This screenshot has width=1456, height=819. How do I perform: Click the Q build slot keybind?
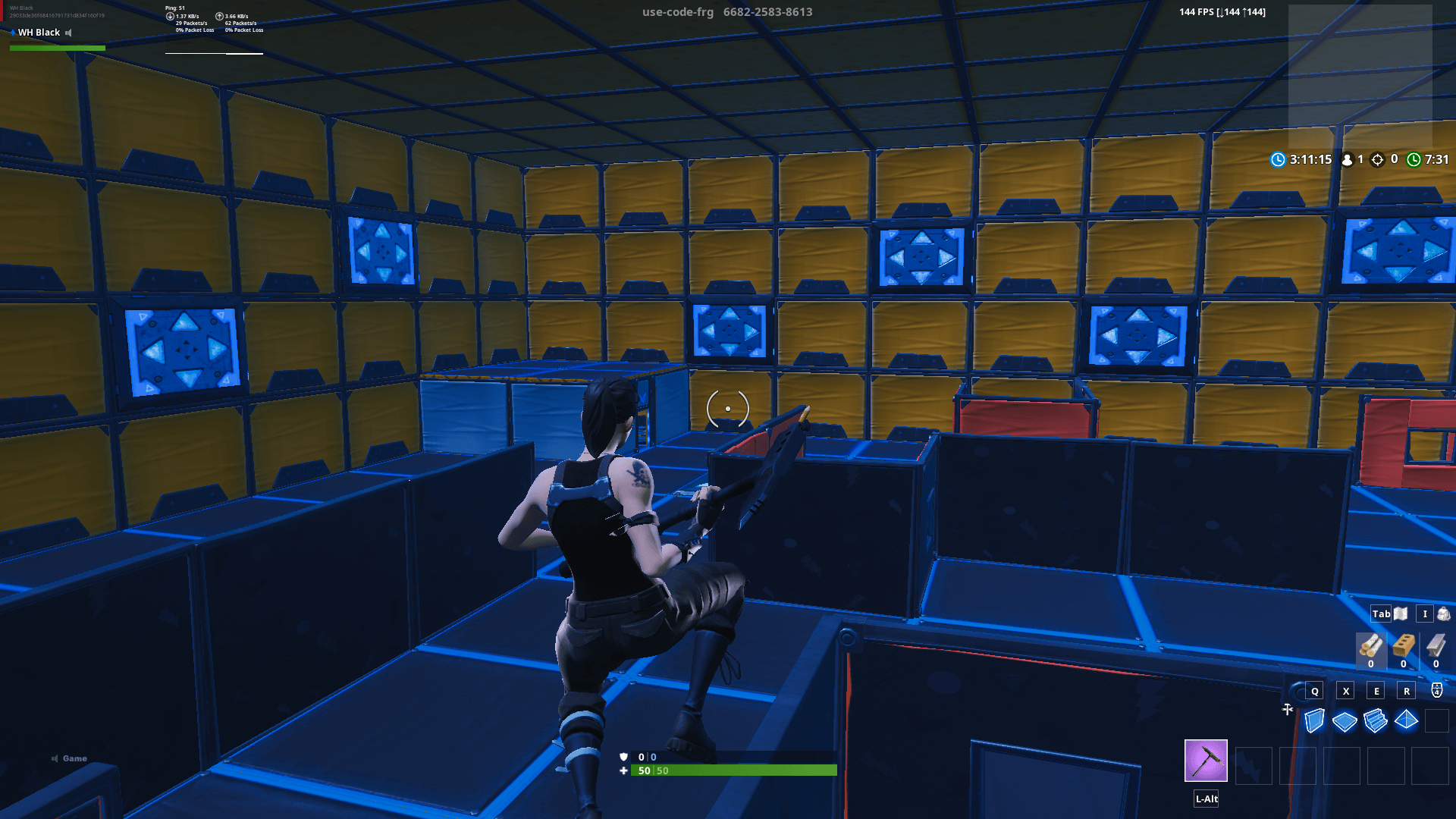(1313, 691)
